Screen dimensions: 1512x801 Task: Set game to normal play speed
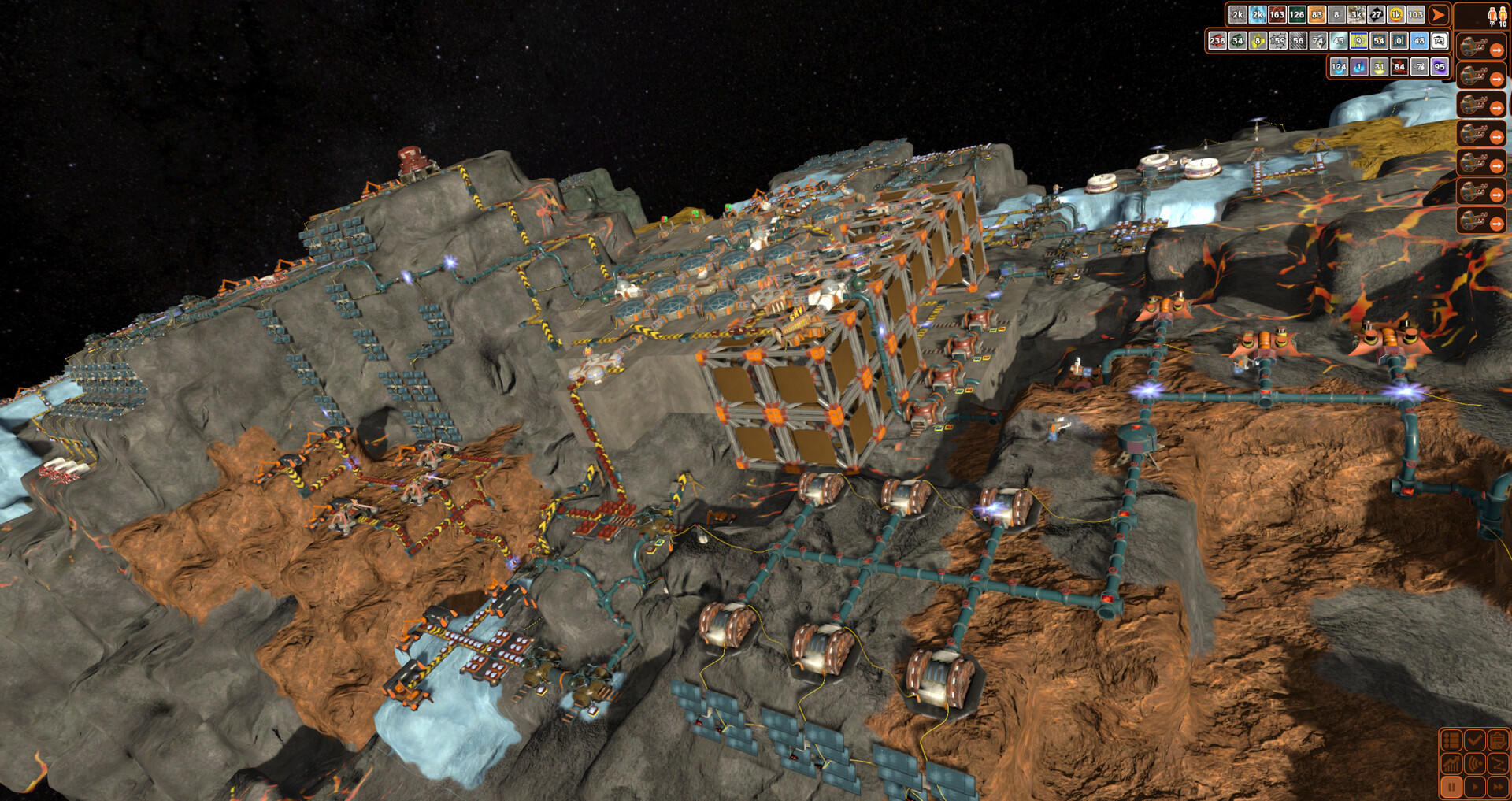1474,786
